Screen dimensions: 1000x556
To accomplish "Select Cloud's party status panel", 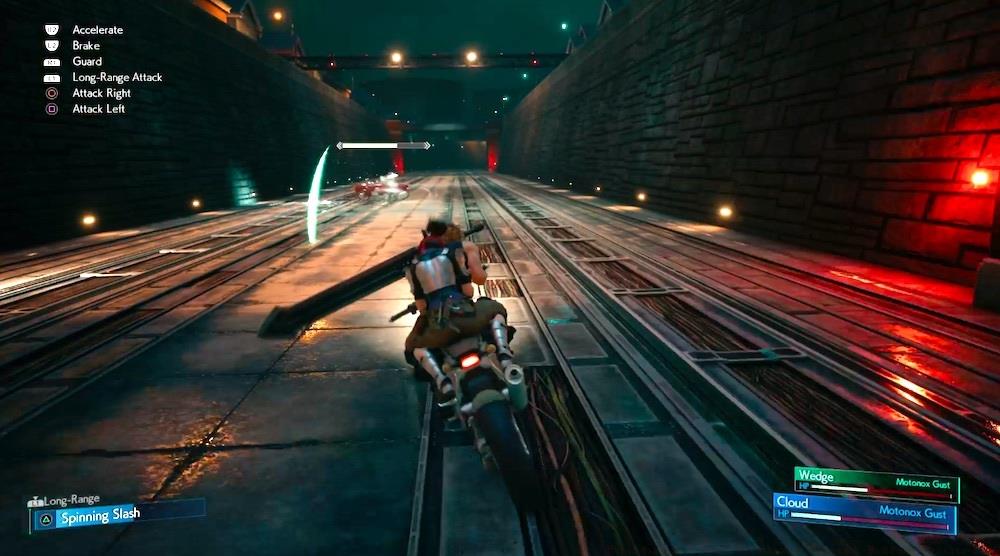I will click(864, 511).
